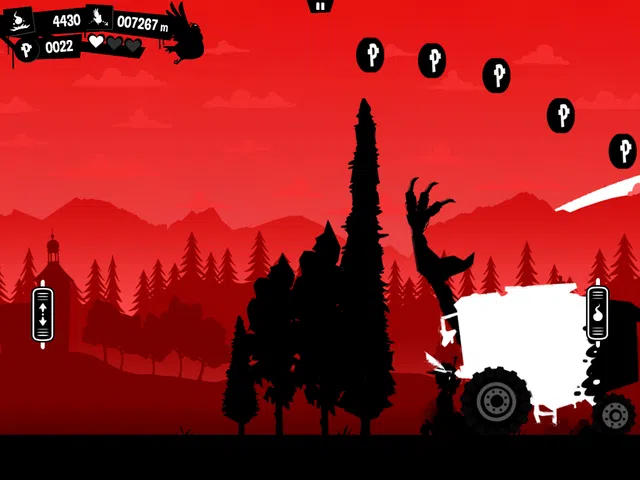Screen dimensions: 640x480
Task: Tap the up-down arrows jump control
Action: 42,314
